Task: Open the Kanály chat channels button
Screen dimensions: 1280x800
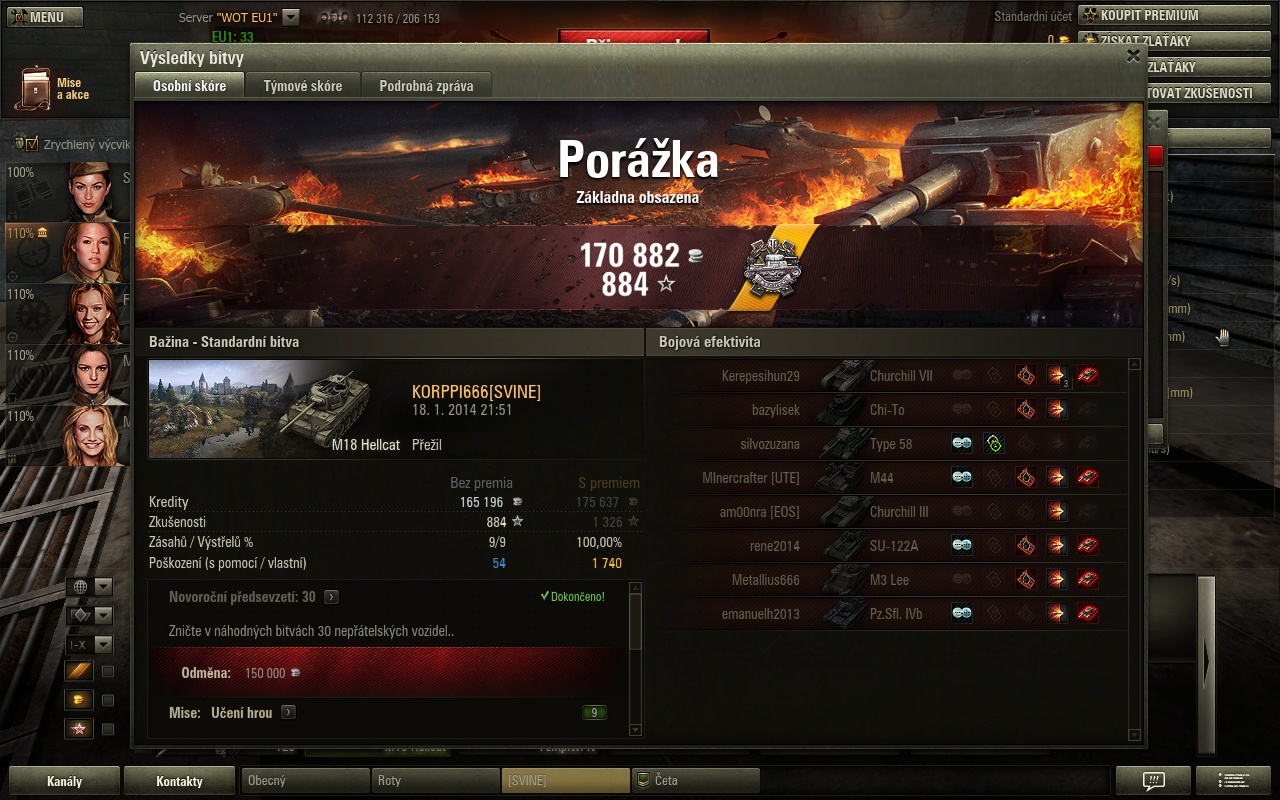Action: [x=64, y=781]
